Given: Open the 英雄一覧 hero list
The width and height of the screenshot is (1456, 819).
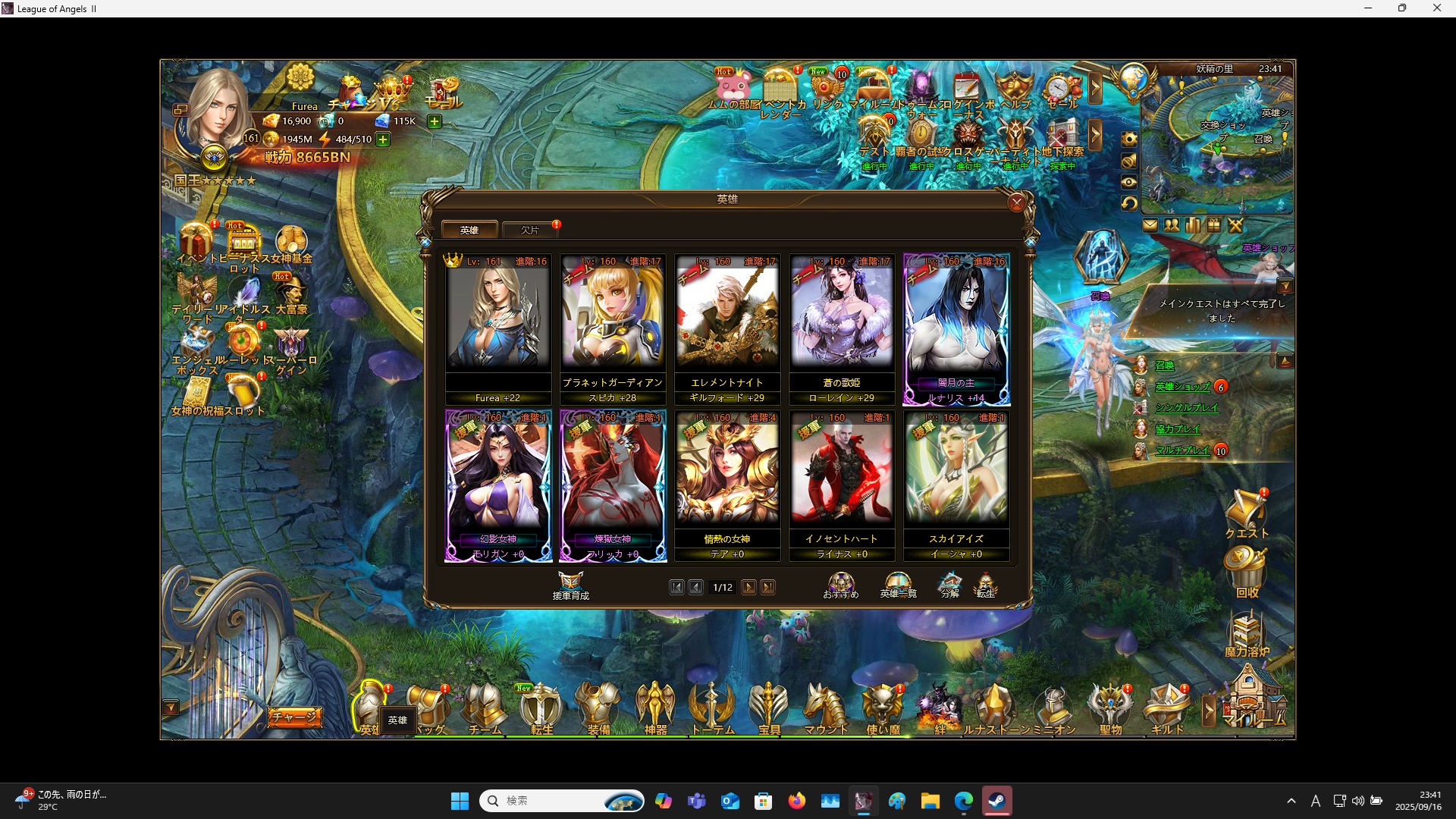Looking at the screenshot, I should coord(898,585).
